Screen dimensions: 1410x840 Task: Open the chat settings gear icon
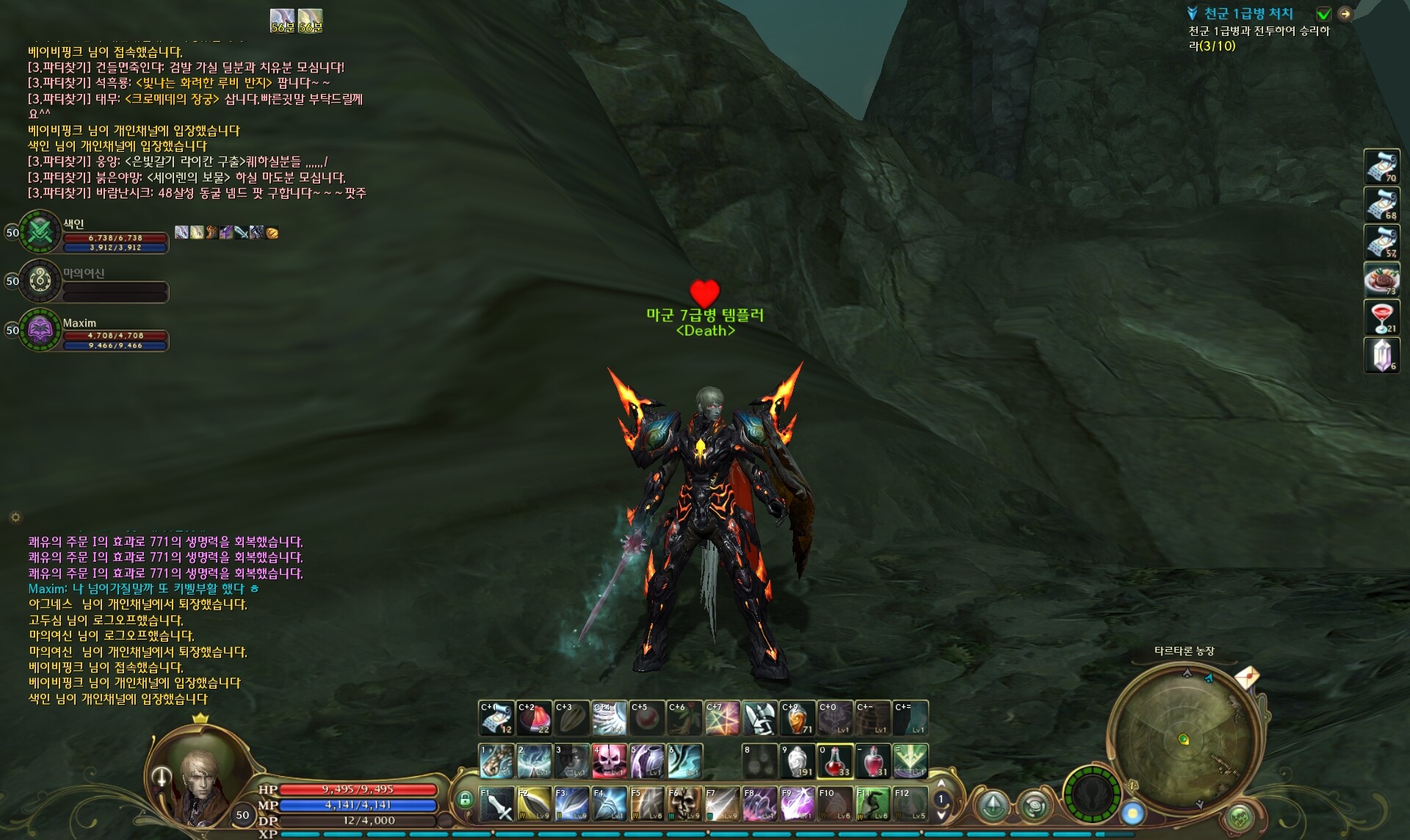click(x=15, y=517)
